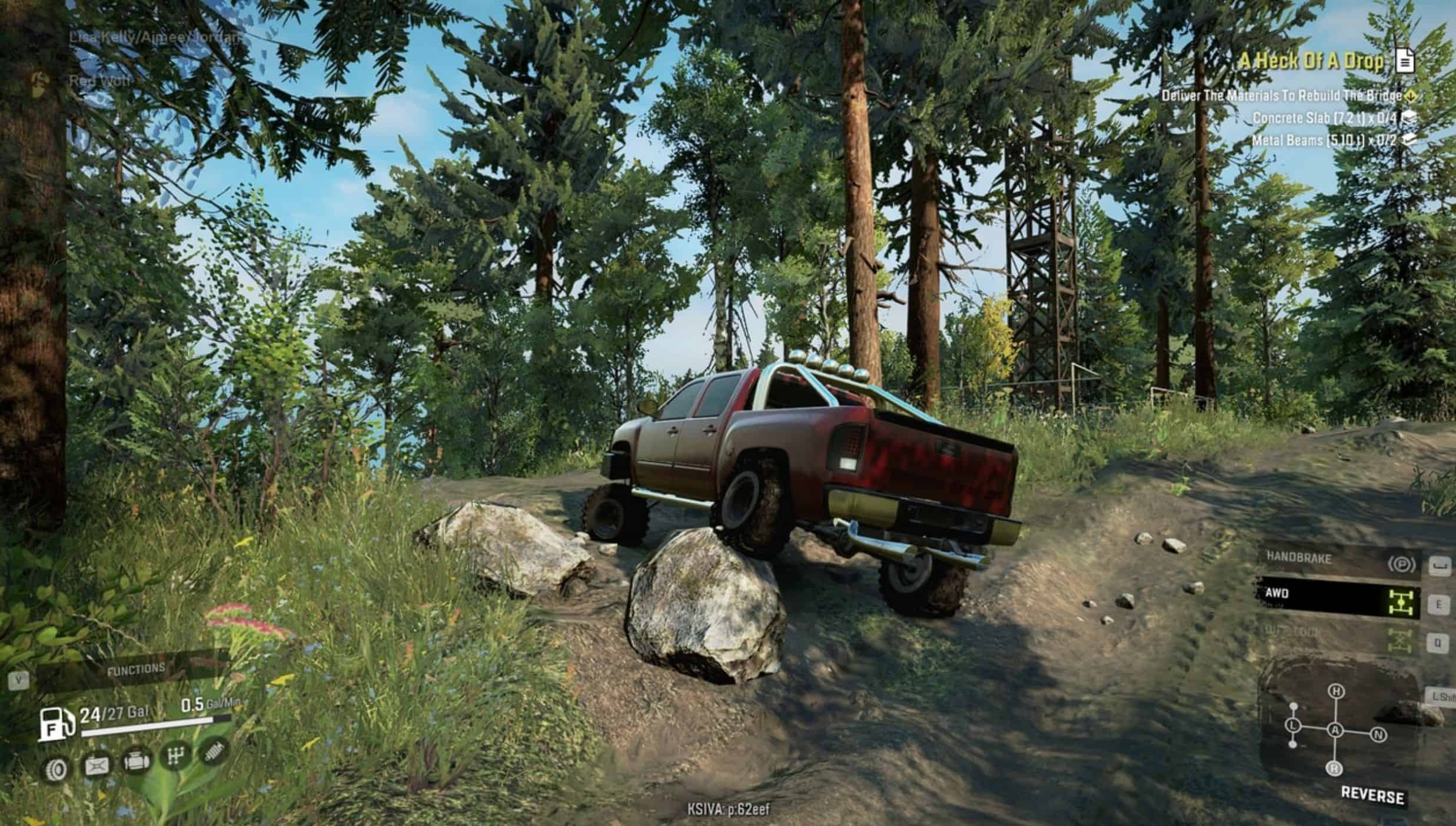Screen dimensions: 1456x826
Task: Click the fuel pump icon
Action: pyautogui.click(x=56, y=724)
